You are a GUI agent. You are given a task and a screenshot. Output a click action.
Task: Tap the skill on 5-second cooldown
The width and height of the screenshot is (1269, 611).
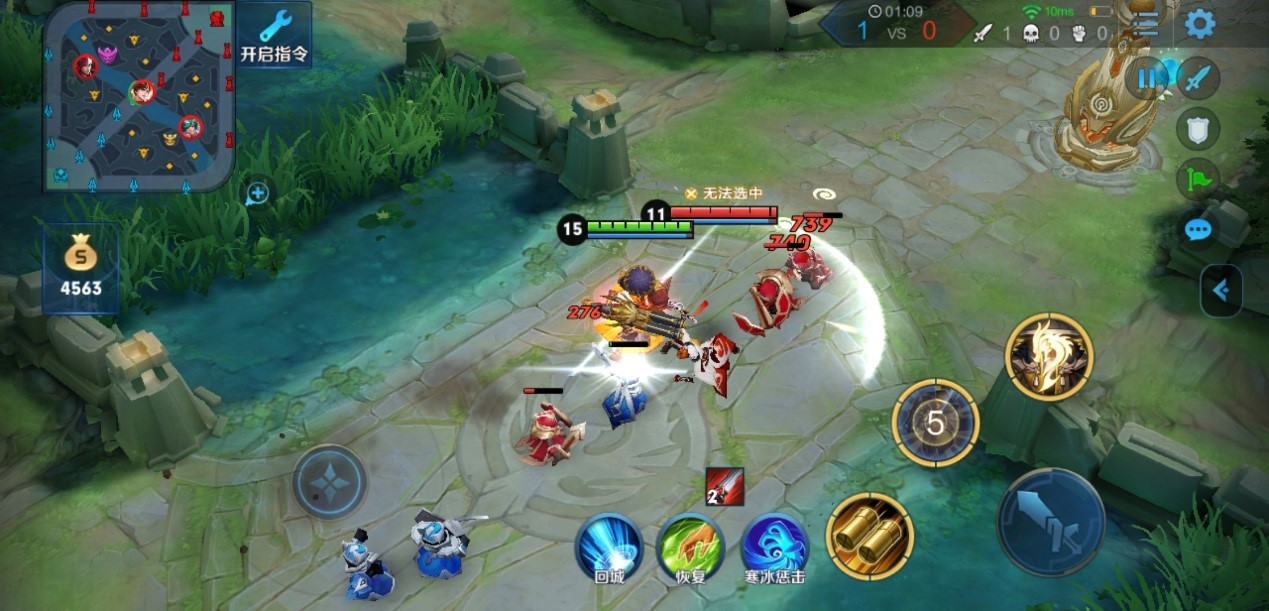click(935, 423)
